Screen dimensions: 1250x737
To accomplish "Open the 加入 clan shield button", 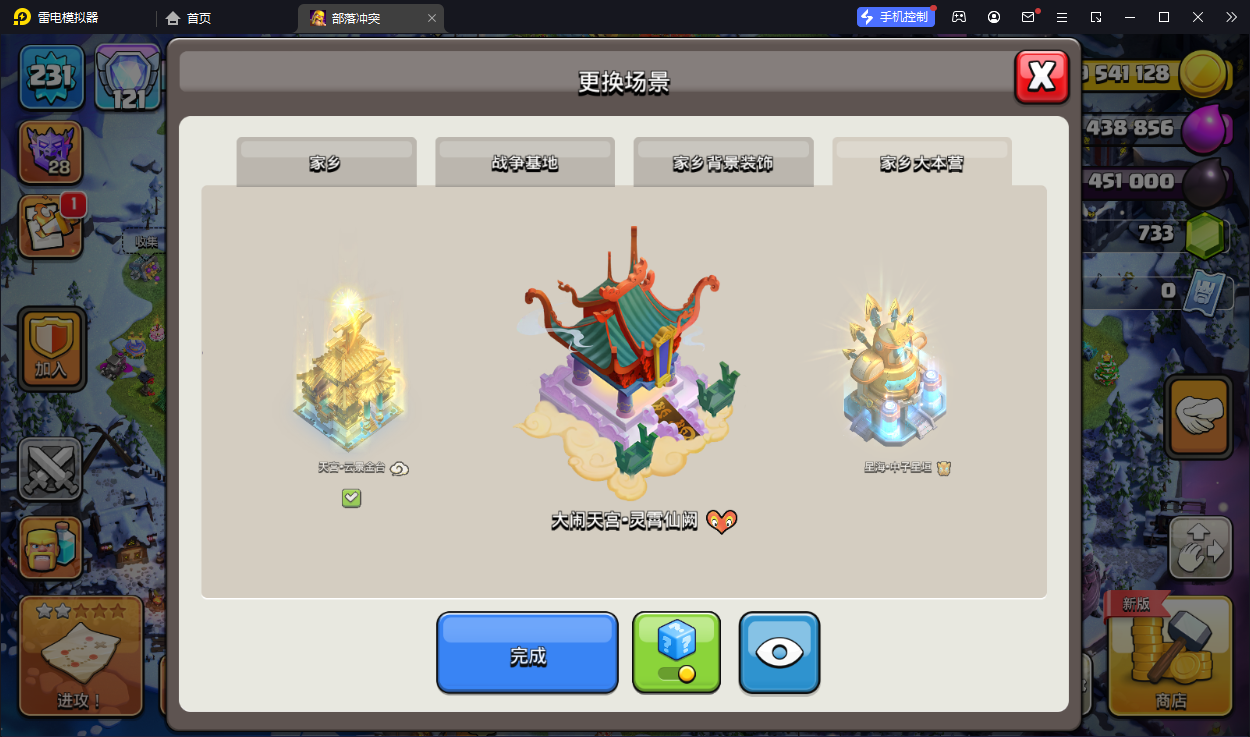I will coord(51,350).
